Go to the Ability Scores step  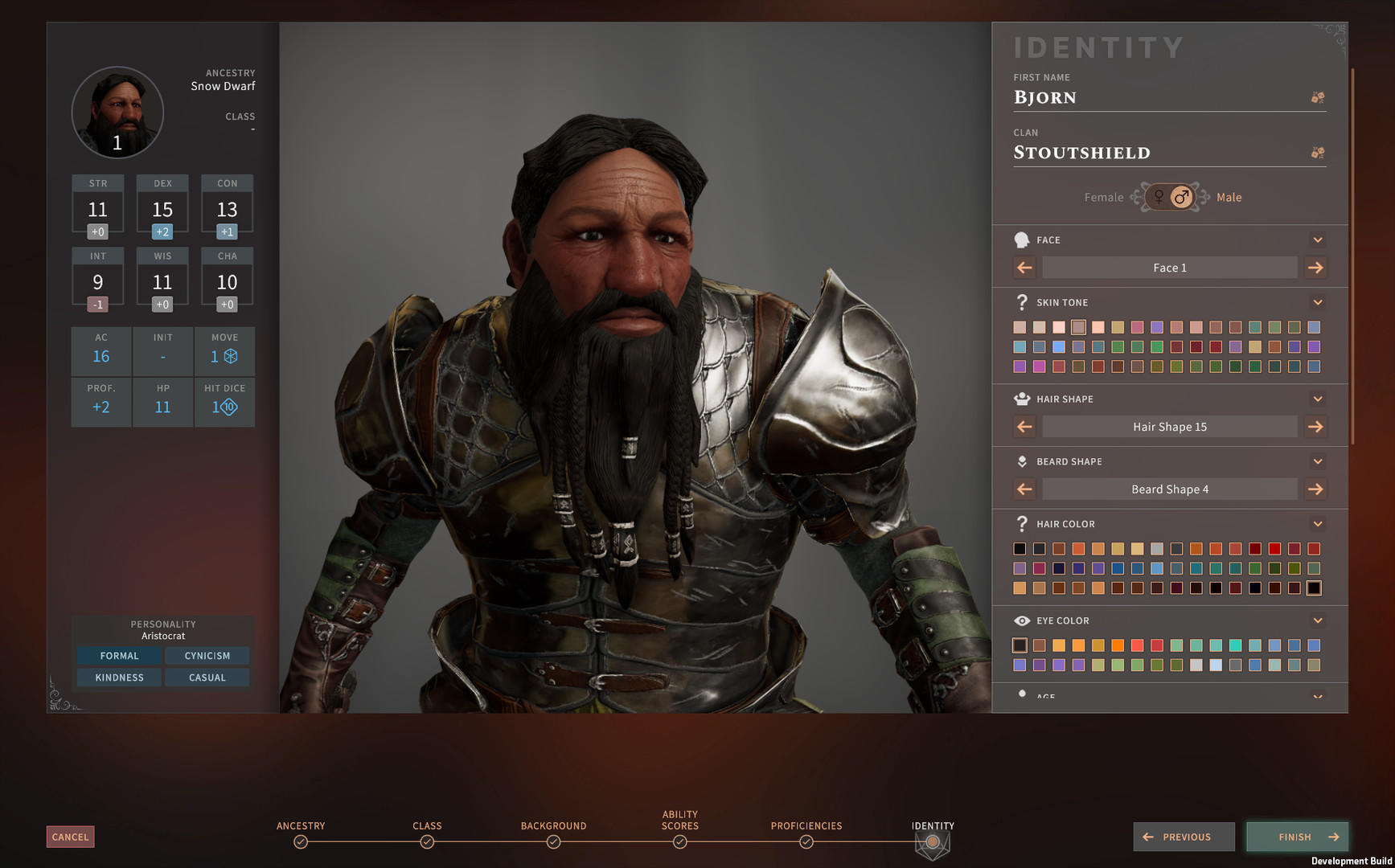click(x=679, y=841)
